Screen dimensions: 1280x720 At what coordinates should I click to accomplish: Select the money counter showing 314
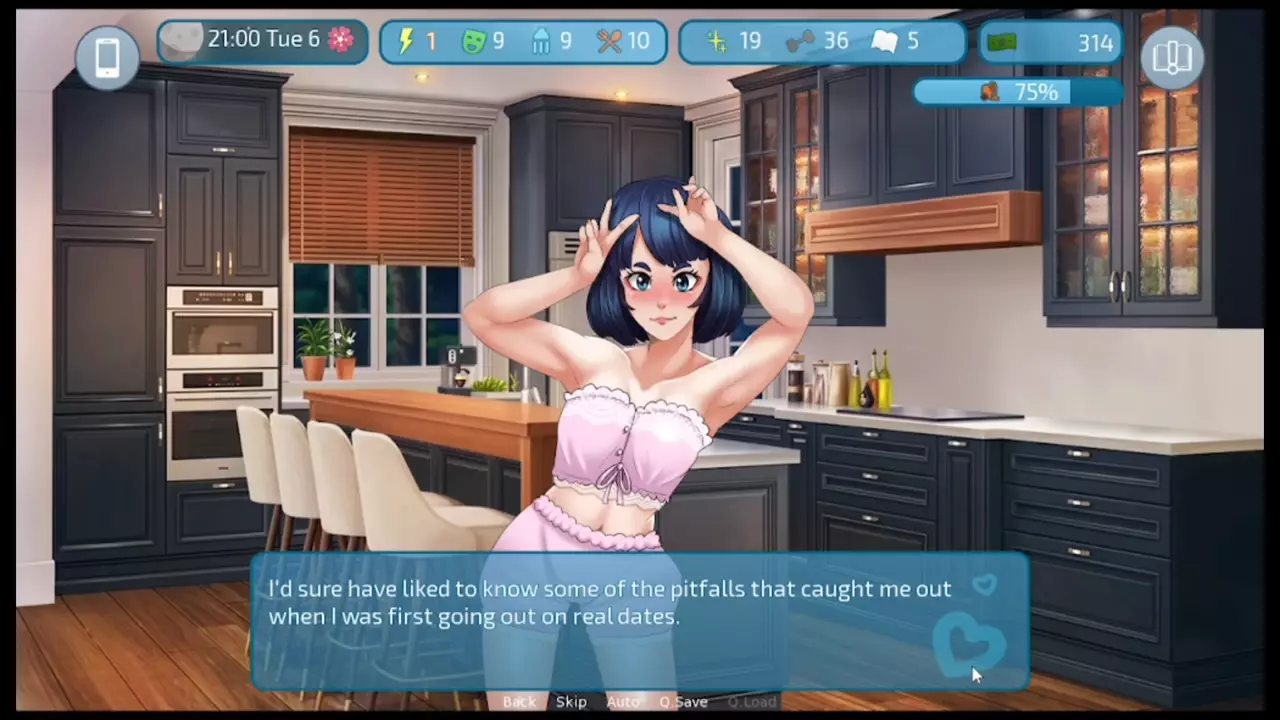click(x=1050, y=42)
